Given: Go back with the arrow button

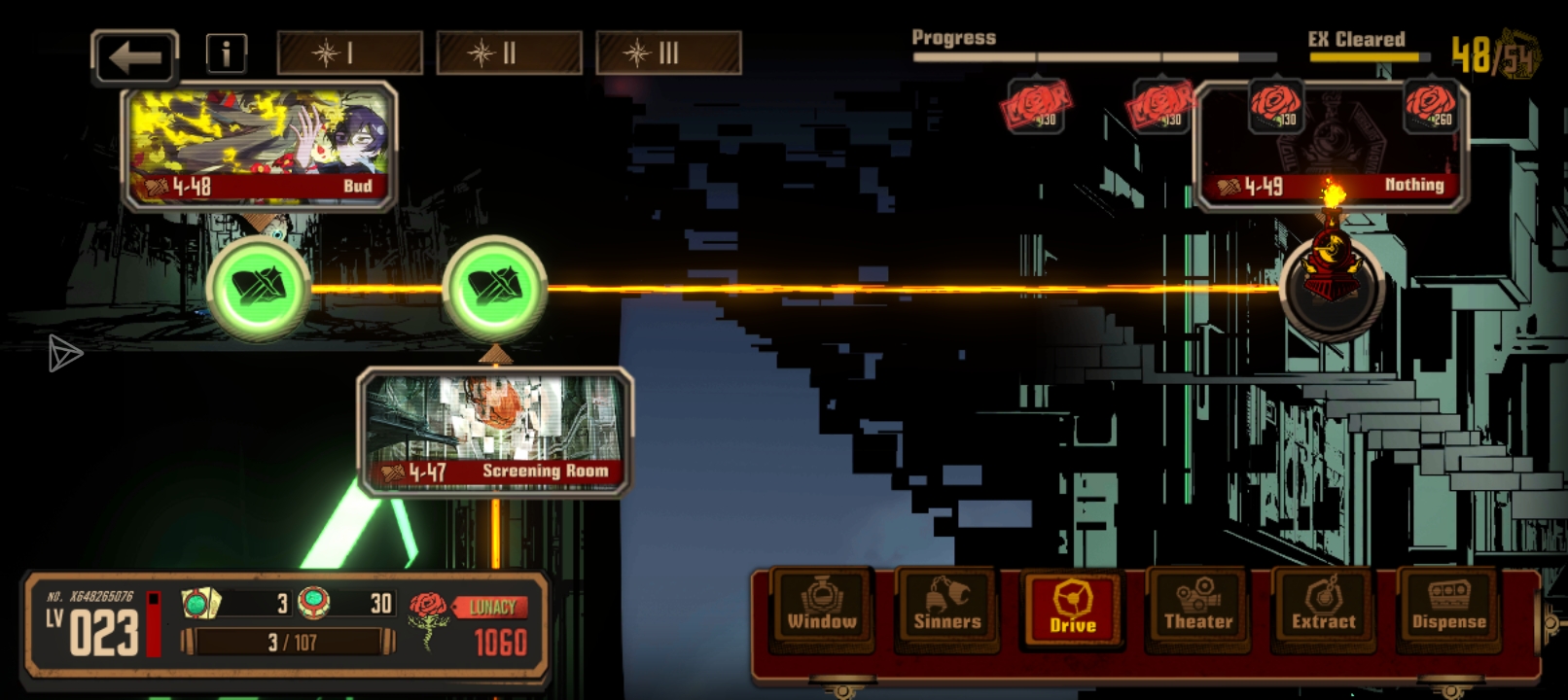Looking at the screenshot, I should click(x=135, y=57).
